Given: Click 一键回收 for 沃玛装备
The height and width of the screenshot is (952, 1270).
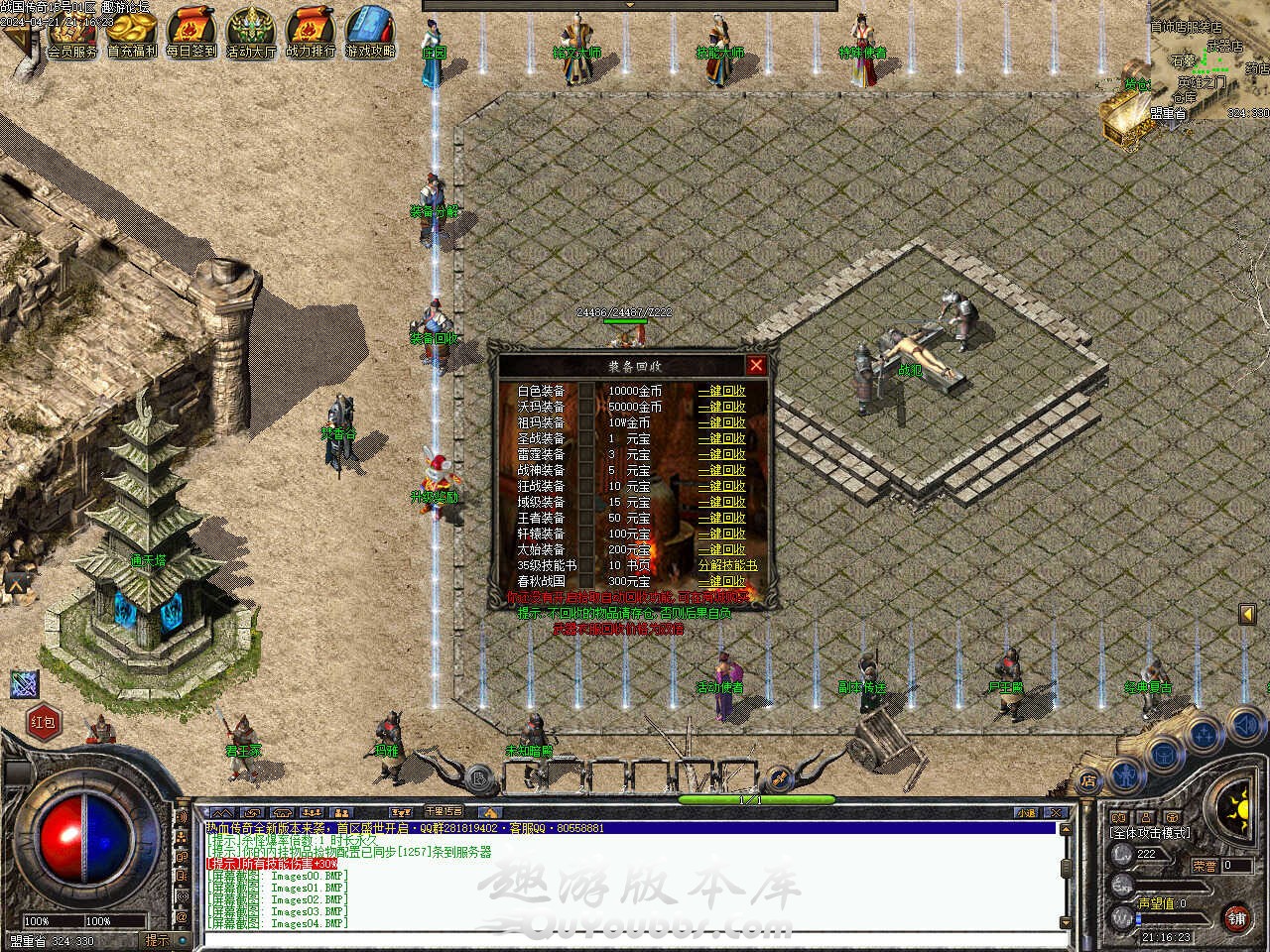Looking at the screenshot, I should click(721, 408).
